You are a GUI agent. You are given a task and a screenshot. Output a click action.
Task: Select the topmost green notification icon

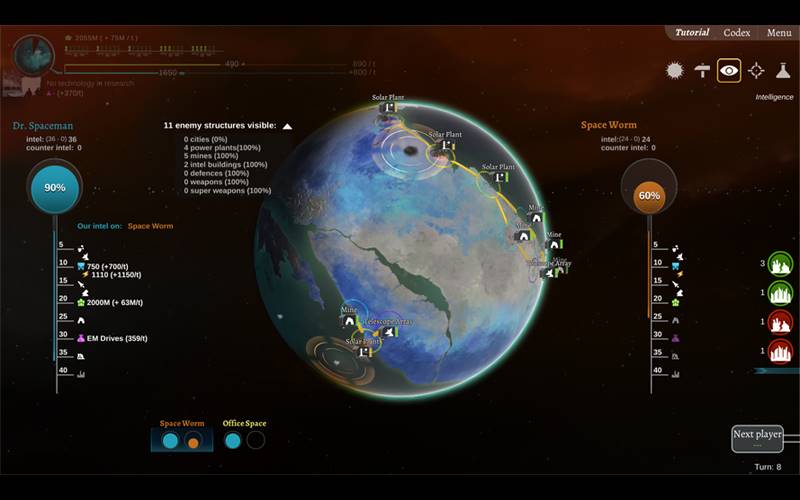pos(780,264)
